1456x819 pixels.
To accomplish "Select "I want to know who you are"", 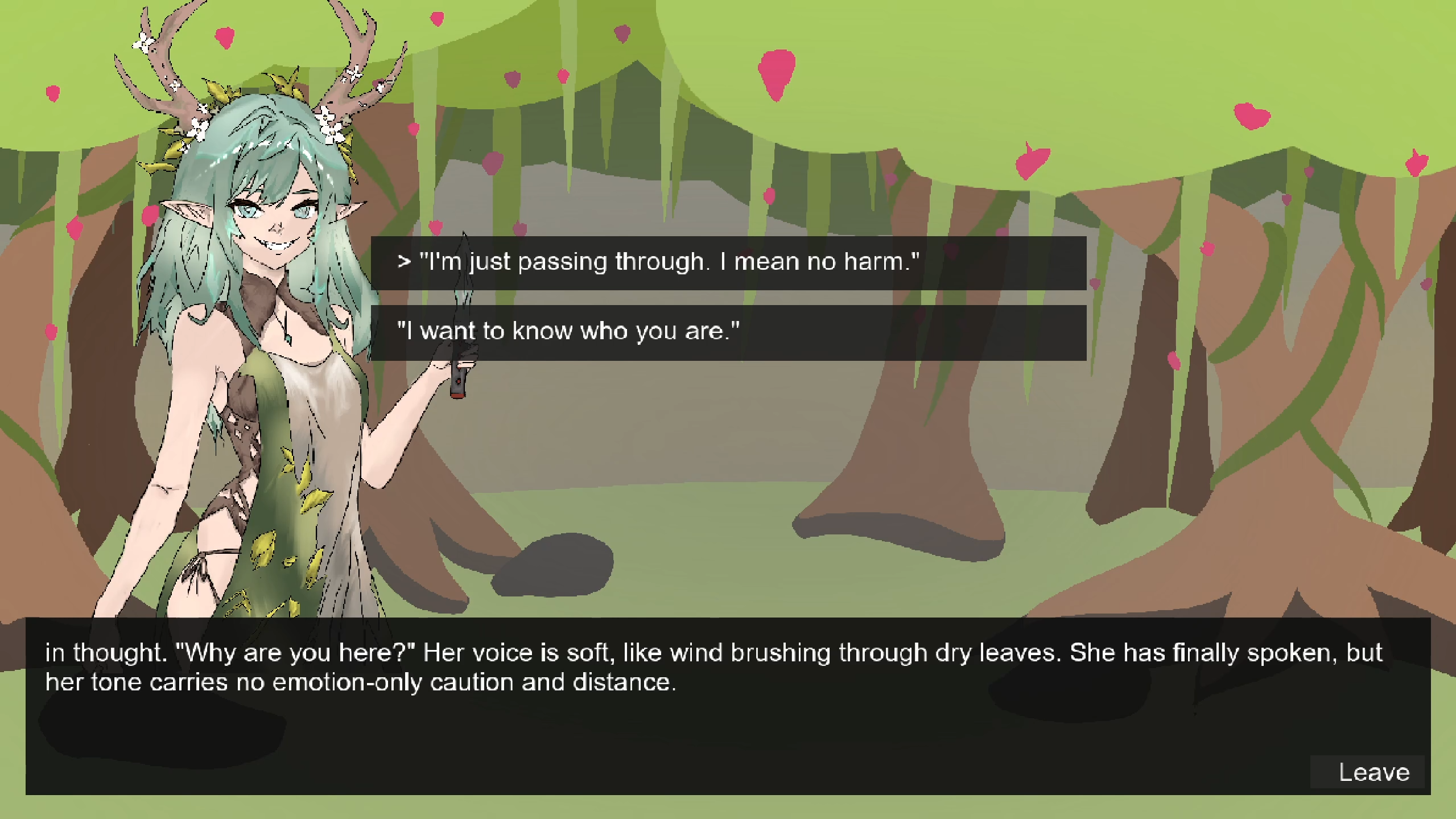I will pyautogui.click(x=728, y=332).
